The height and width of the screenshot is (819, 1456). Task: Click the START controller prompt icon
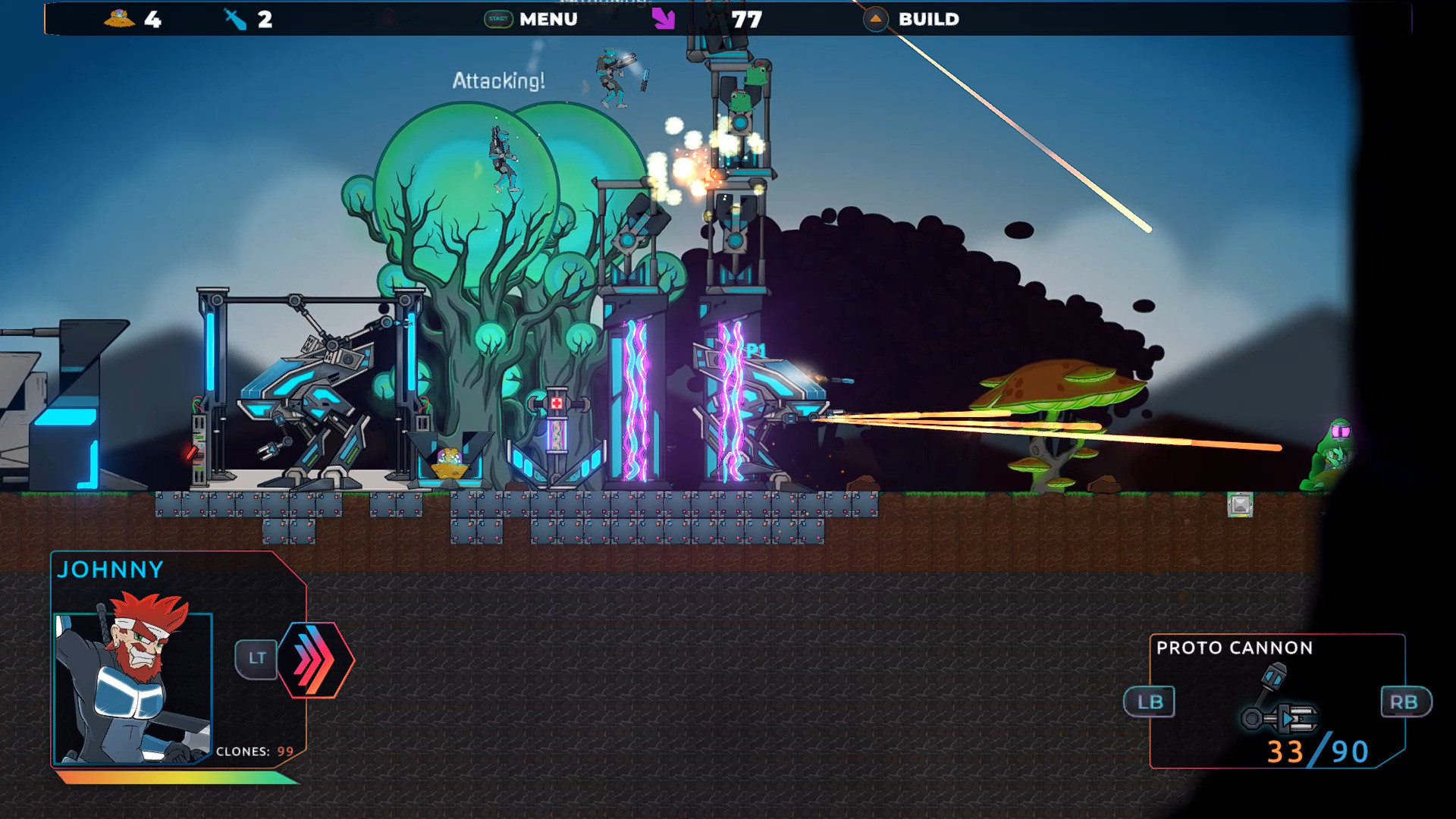[497, 19]
